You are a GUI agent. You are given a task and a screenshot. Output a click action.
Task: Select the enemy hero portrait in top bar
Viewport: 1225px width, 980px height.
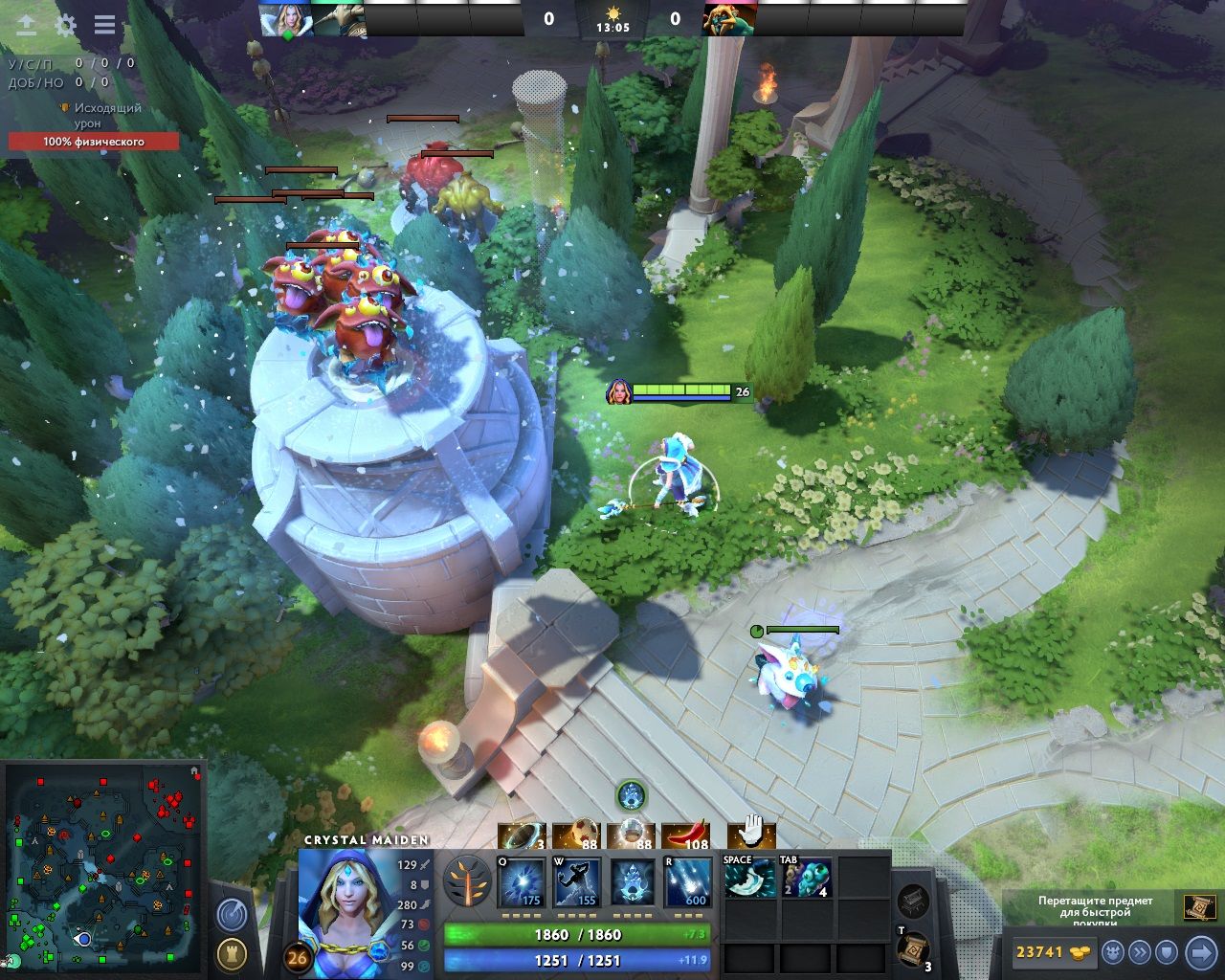(729, 19)
